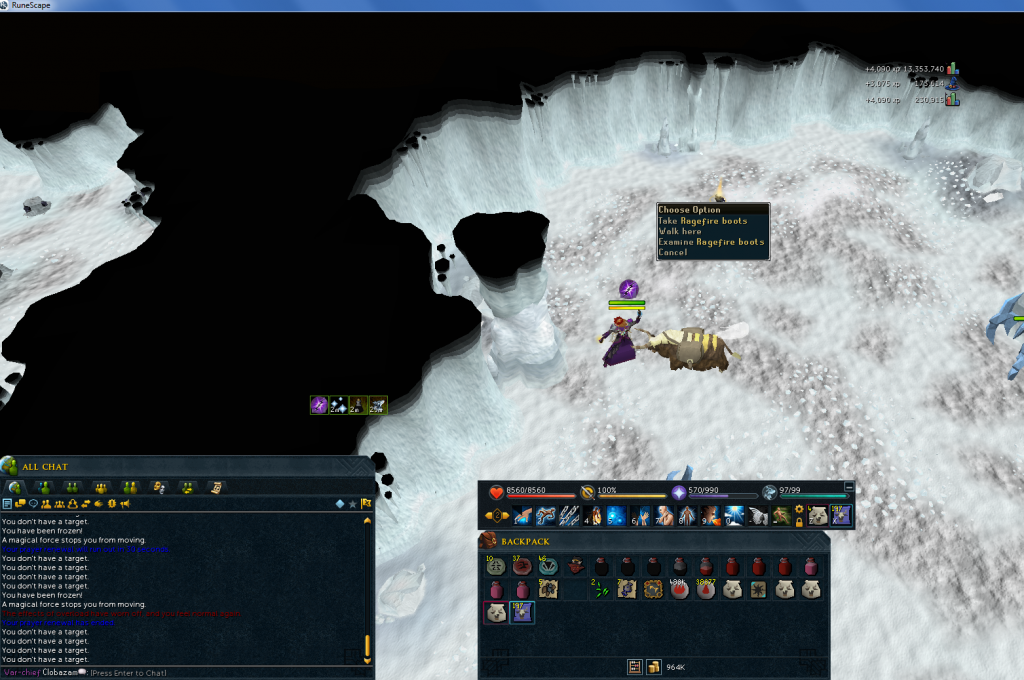
Task: Cancel the context menu
Action: [673, 252]
